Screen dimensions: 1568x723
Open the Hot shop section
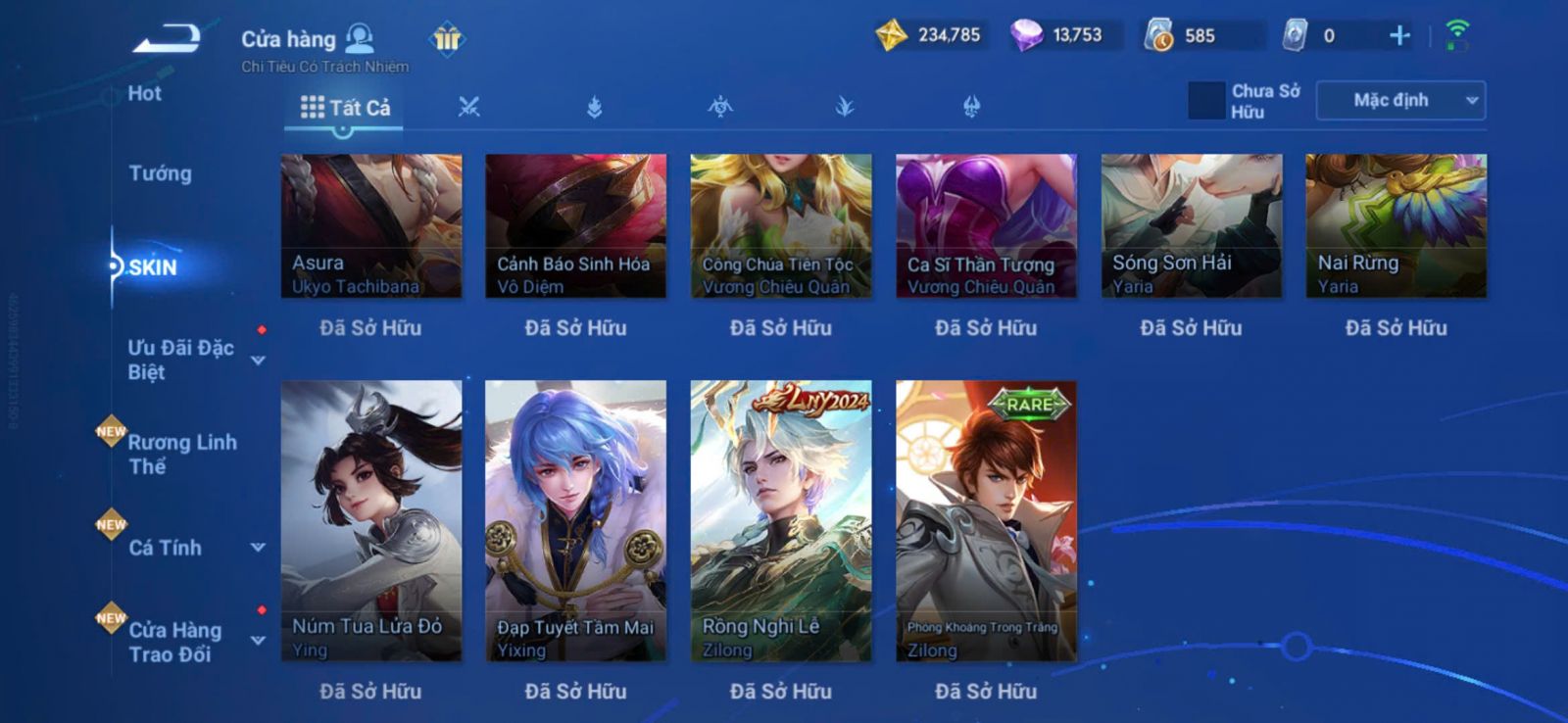[x=144, y=94]
